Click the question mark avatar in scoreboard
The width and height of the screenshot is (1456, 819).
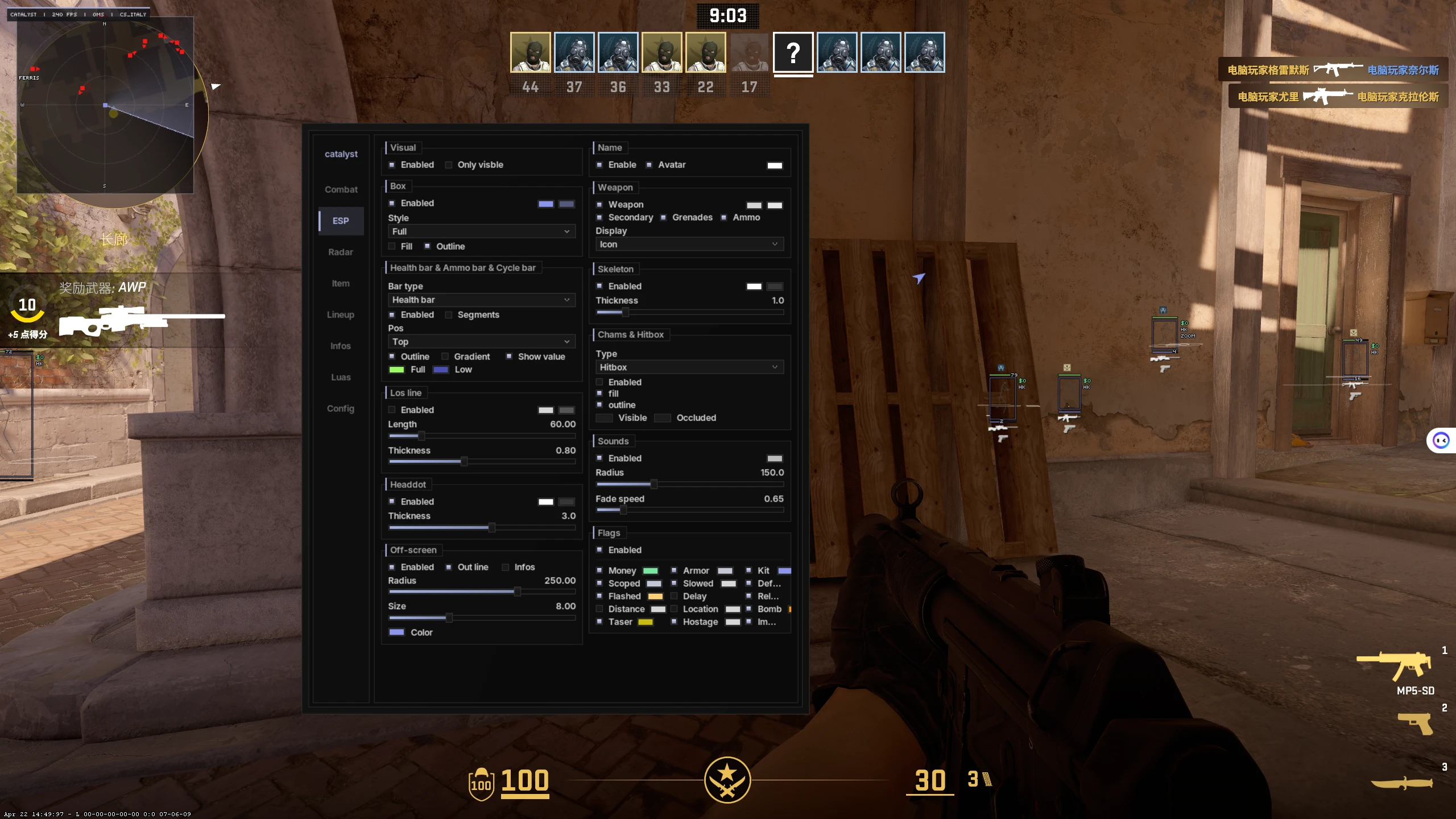pyautogui.click(x=793, y=53)
